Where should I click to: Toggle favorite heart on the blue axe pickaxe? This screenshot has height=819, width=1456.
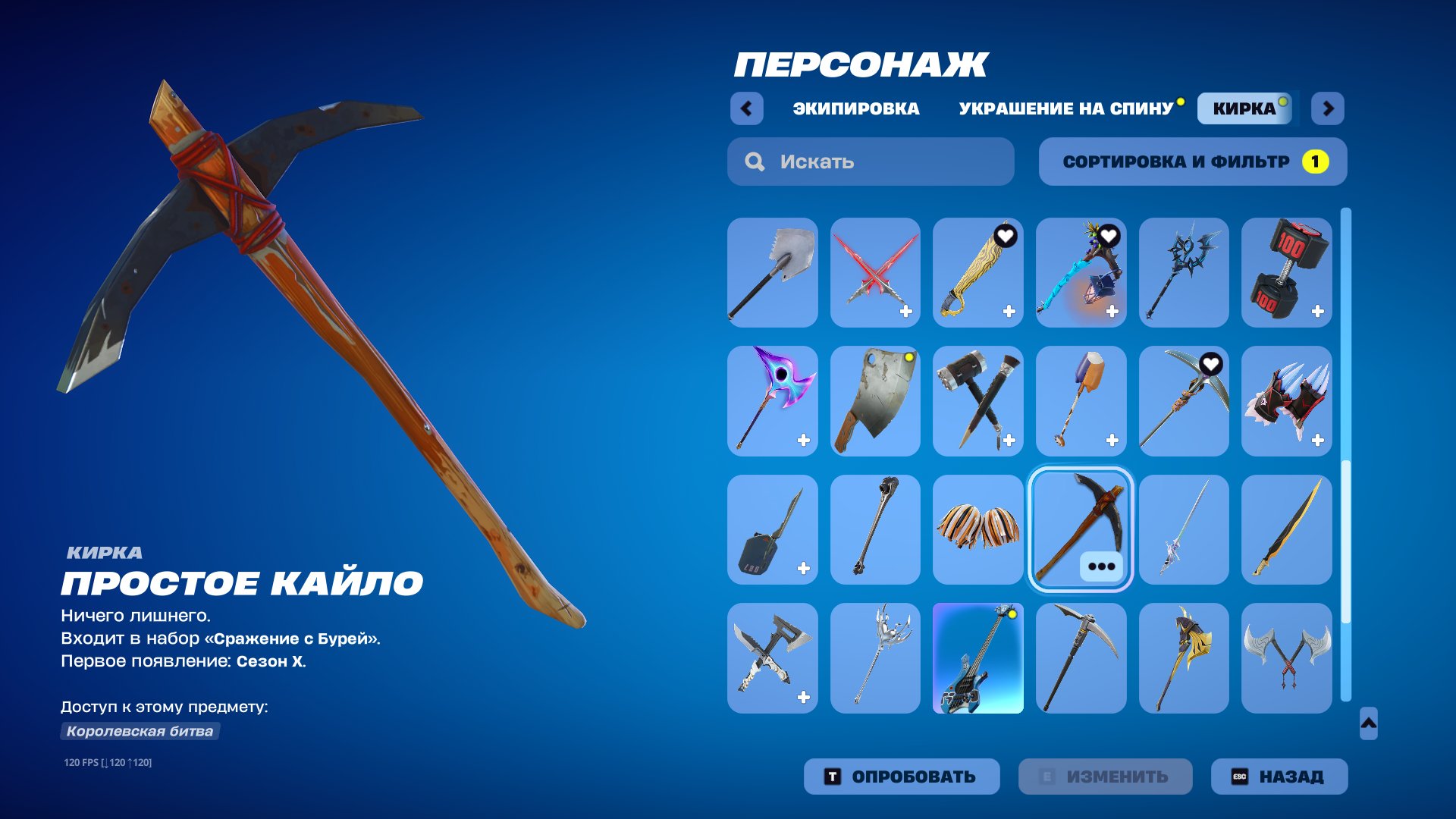tap(1109, 236)
